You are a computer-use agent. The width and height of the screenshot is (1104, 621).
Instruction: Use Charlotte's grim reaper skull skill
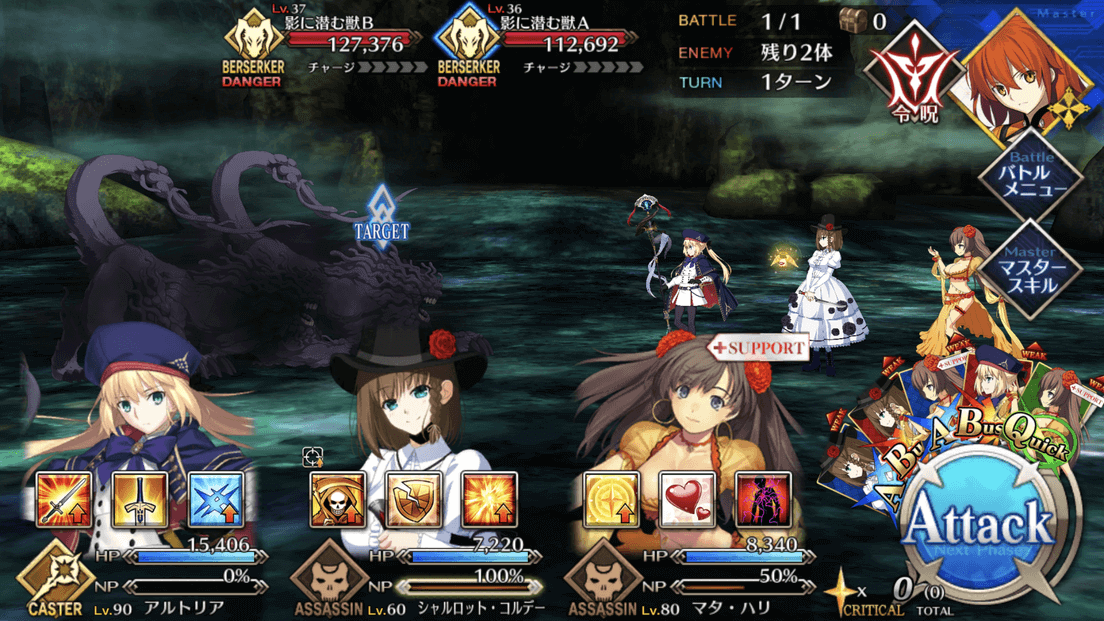(338, 500)
